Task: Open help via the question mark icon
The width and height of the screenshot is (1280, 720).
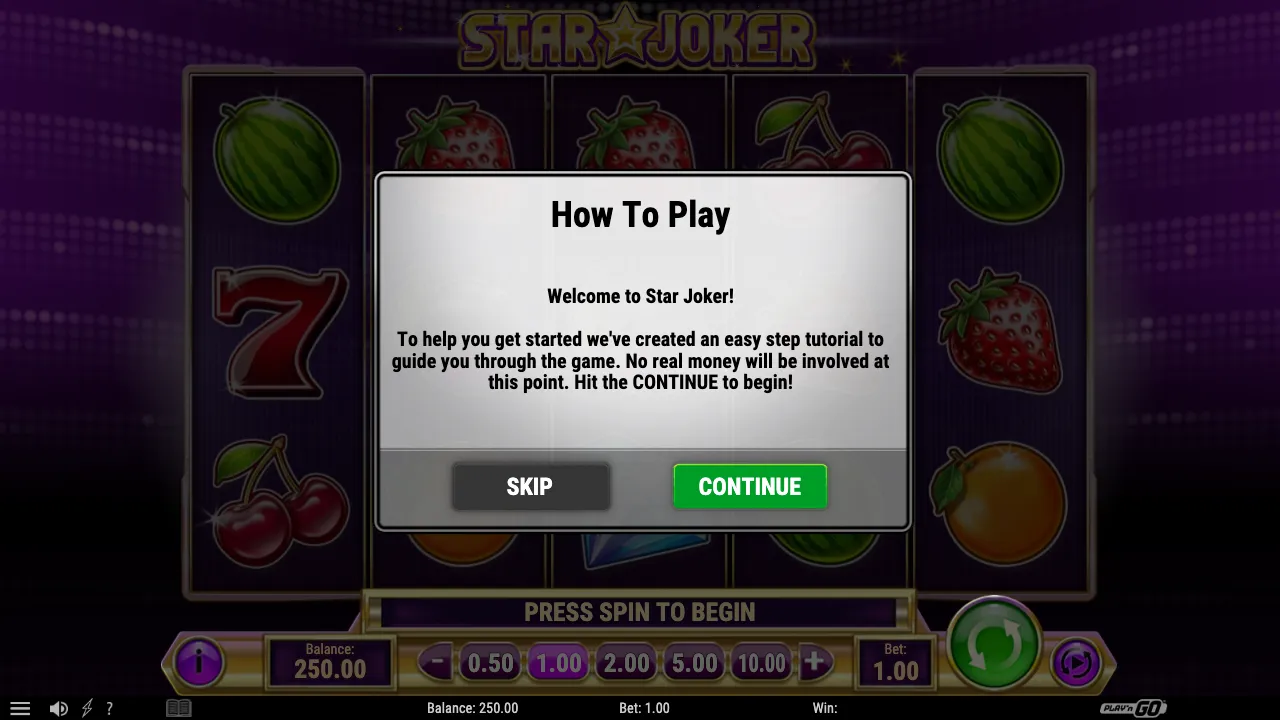Action: [110, 707]
